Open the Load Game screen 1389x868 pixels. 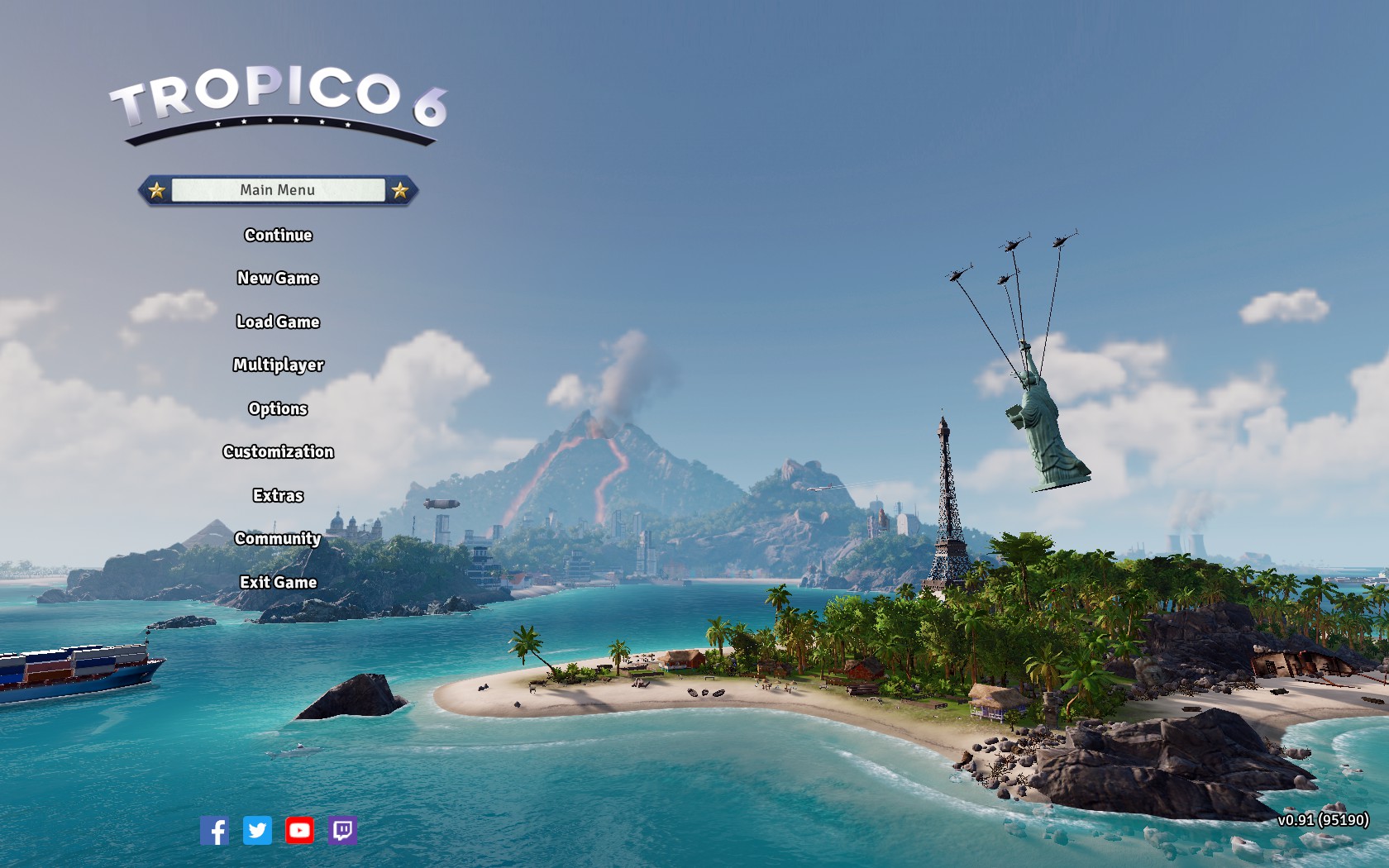tap(278, 322)
